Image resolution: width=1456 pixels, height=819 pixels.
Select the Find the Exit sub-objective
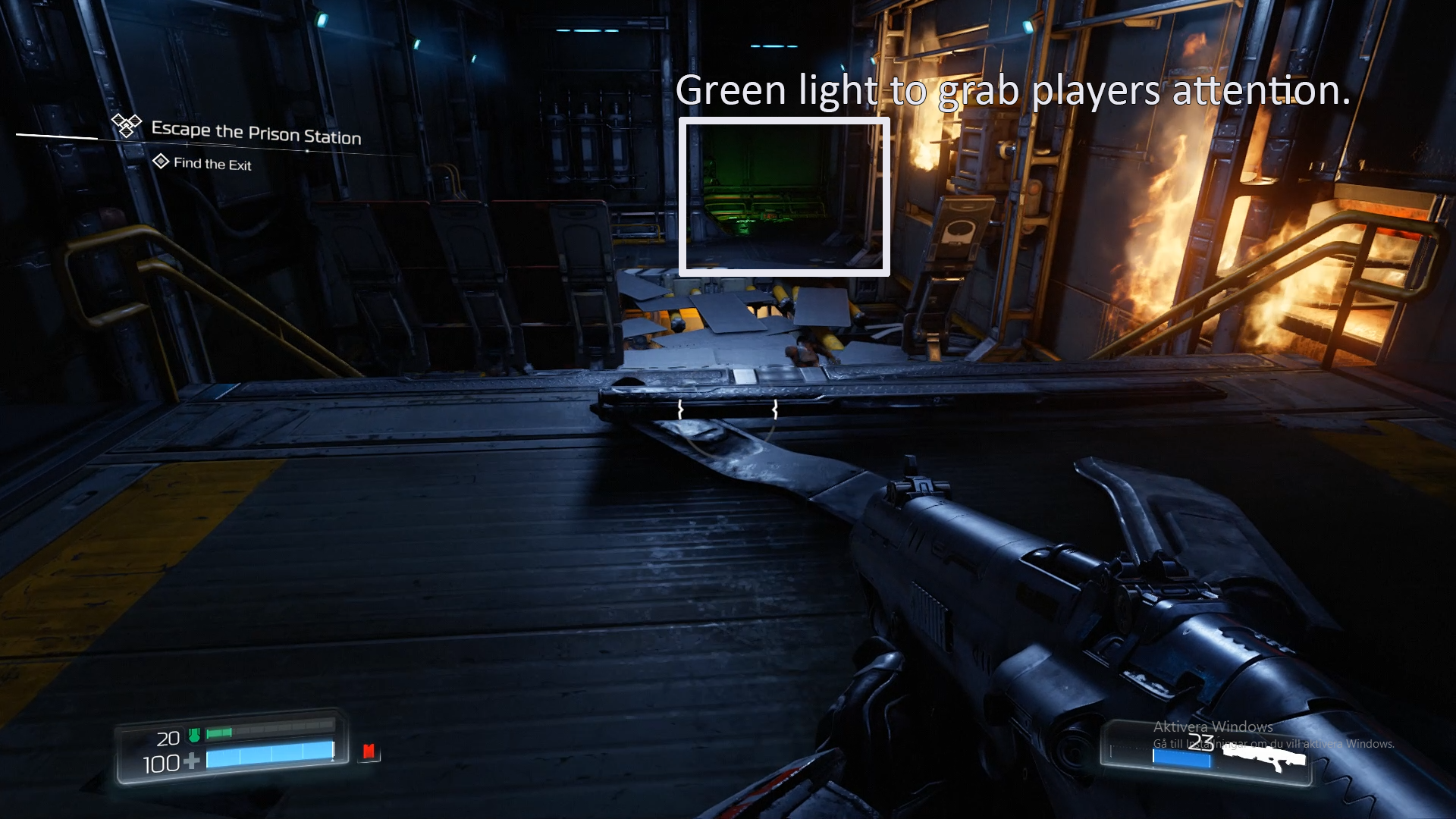click(212, 164)
